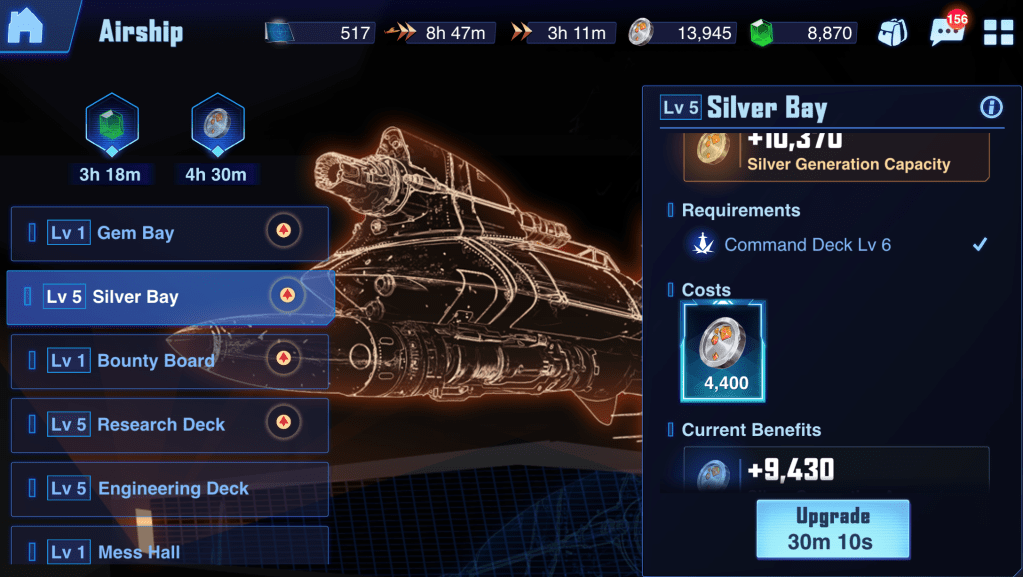Choose the Bounty Board row
The height and width of the screenshot is (577, 1023).
[169, 361]
